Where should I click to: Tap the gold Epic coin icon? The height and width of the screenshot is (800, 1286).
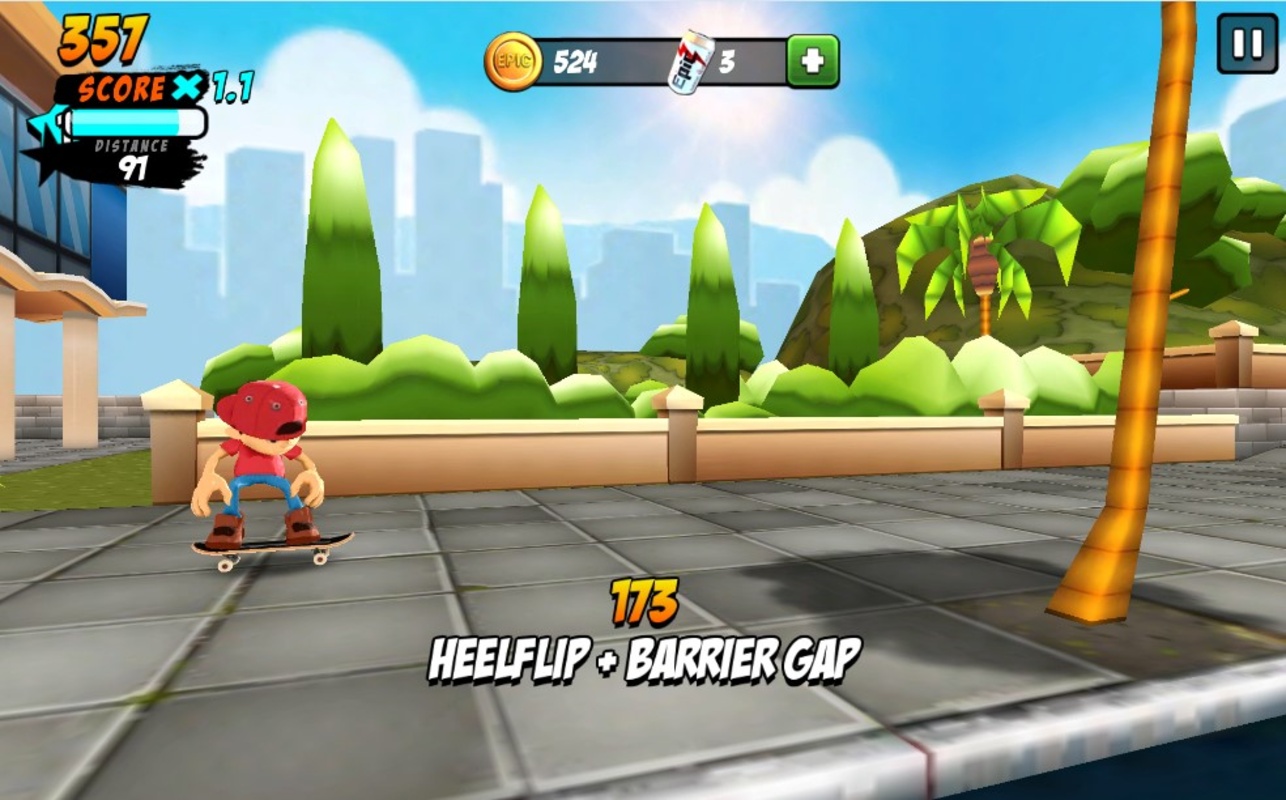[513, 62]
